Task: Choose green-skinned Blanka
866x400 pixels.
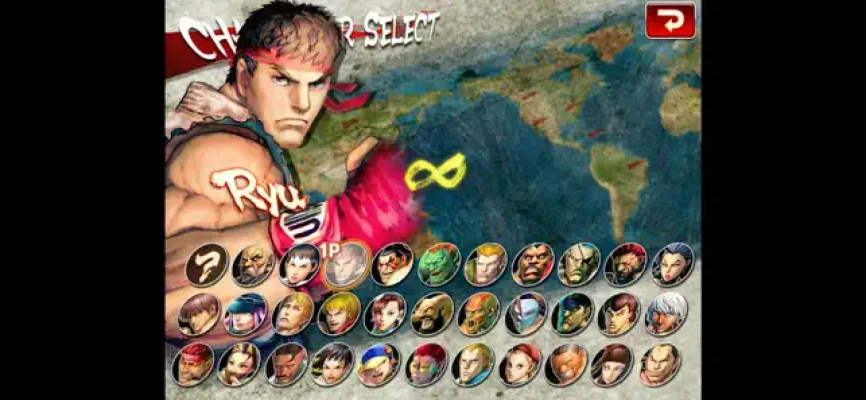Action: tap(439, 266)
